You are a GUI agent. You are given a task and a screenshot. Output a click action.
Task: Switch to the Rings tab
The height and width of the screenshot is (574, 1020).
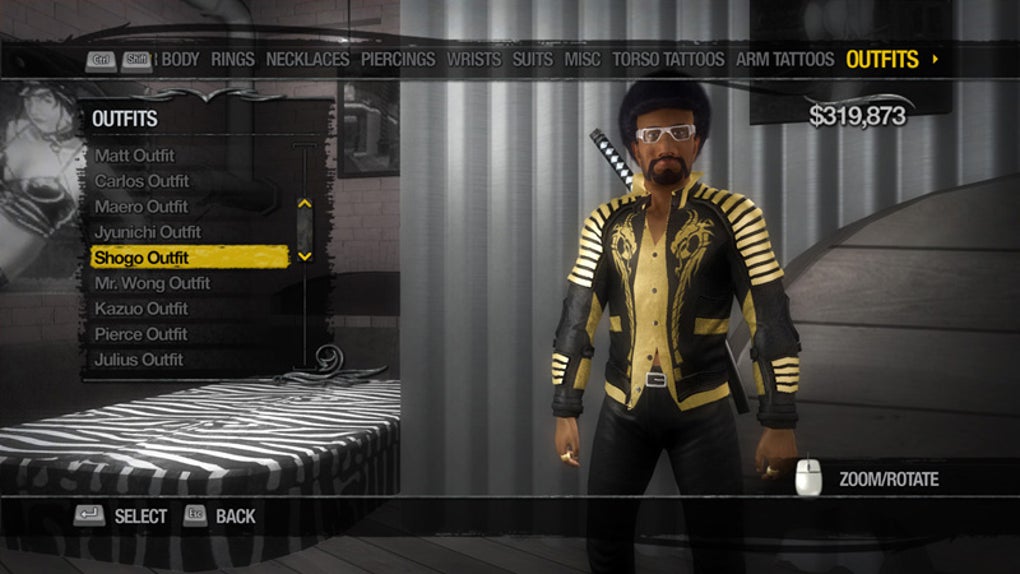coord(232,59)
